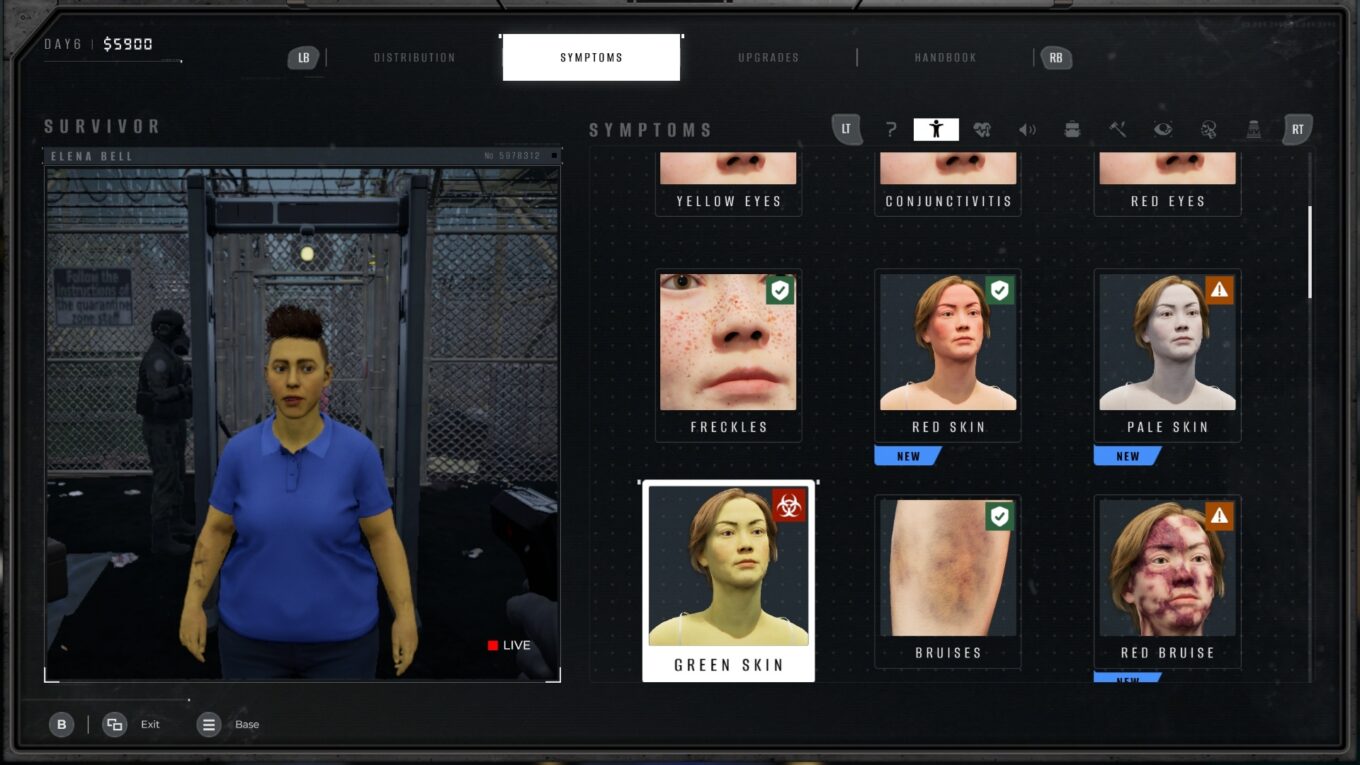Select the Symptoms tab
1360x765 pixels.
point(591,58)
